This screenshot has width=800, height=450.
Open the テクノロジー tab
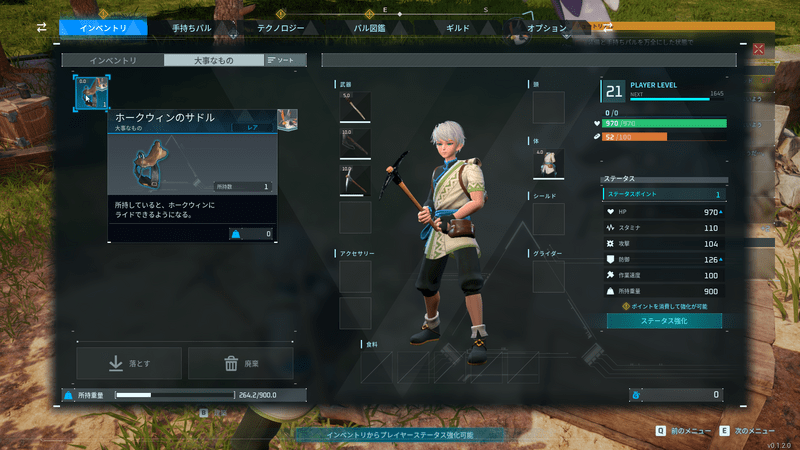point(279,28)
